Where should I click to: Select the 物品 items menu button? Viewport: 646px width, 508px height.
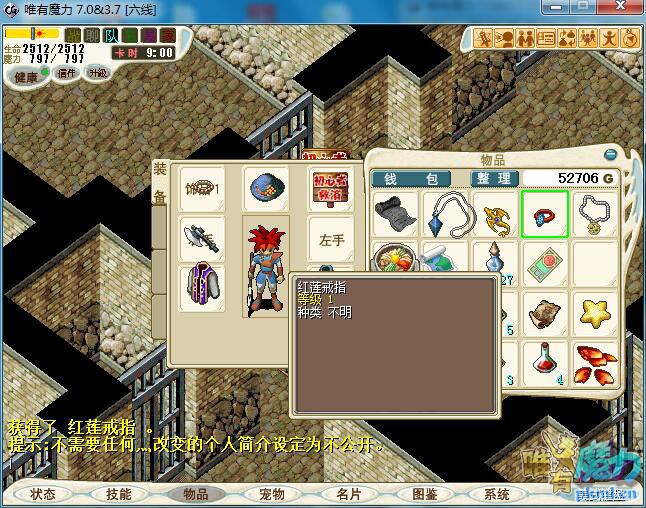(x=195, y=494)
